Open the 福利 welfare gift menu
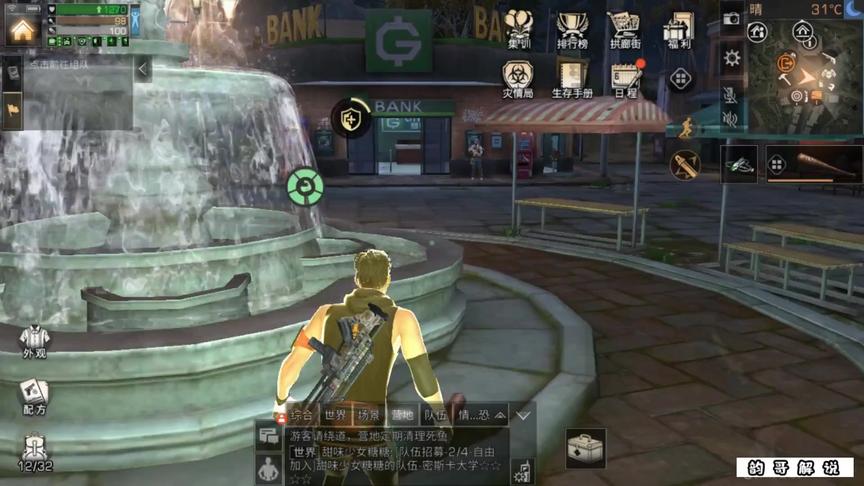Viewport: 864px width, 486px height. (x=678, y=27)
